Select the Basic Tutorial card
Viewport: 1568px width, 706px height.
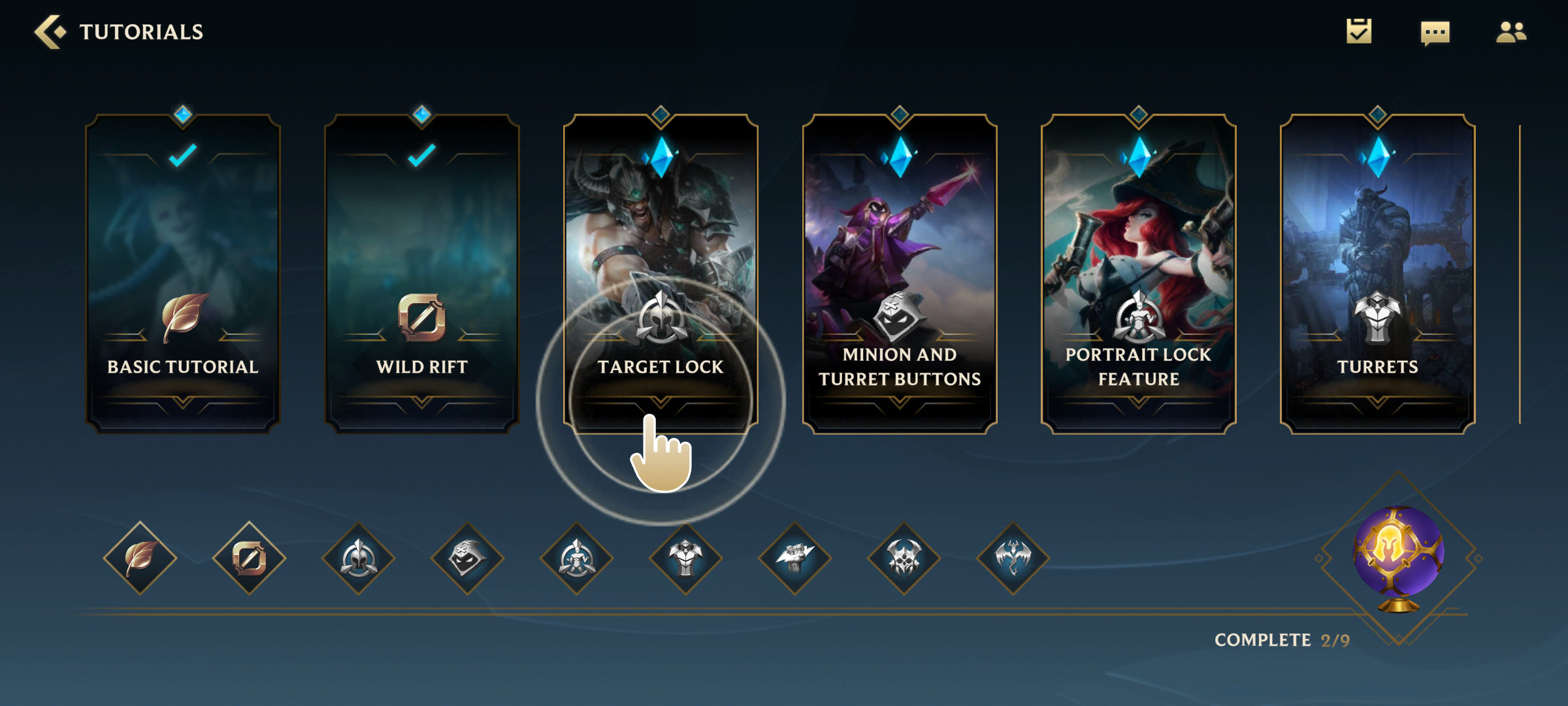[x=183, y=275]
